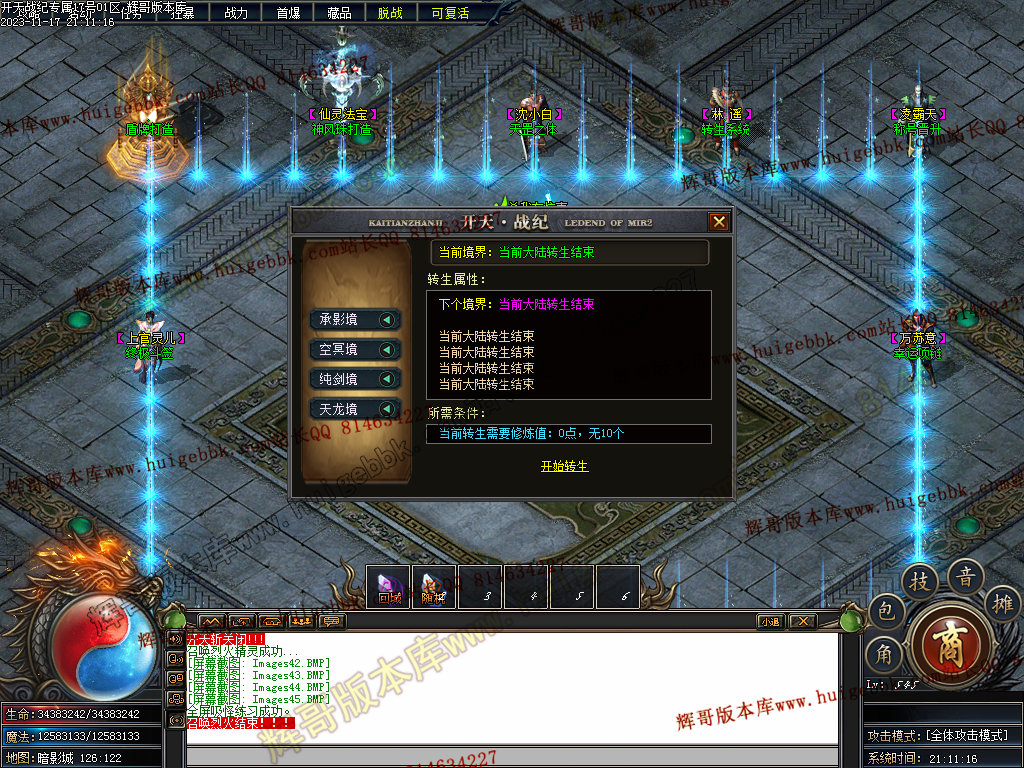Select the 纯剑境 realm button
The height and width of the screenshot is (768, 1024).
coord(355,380)
